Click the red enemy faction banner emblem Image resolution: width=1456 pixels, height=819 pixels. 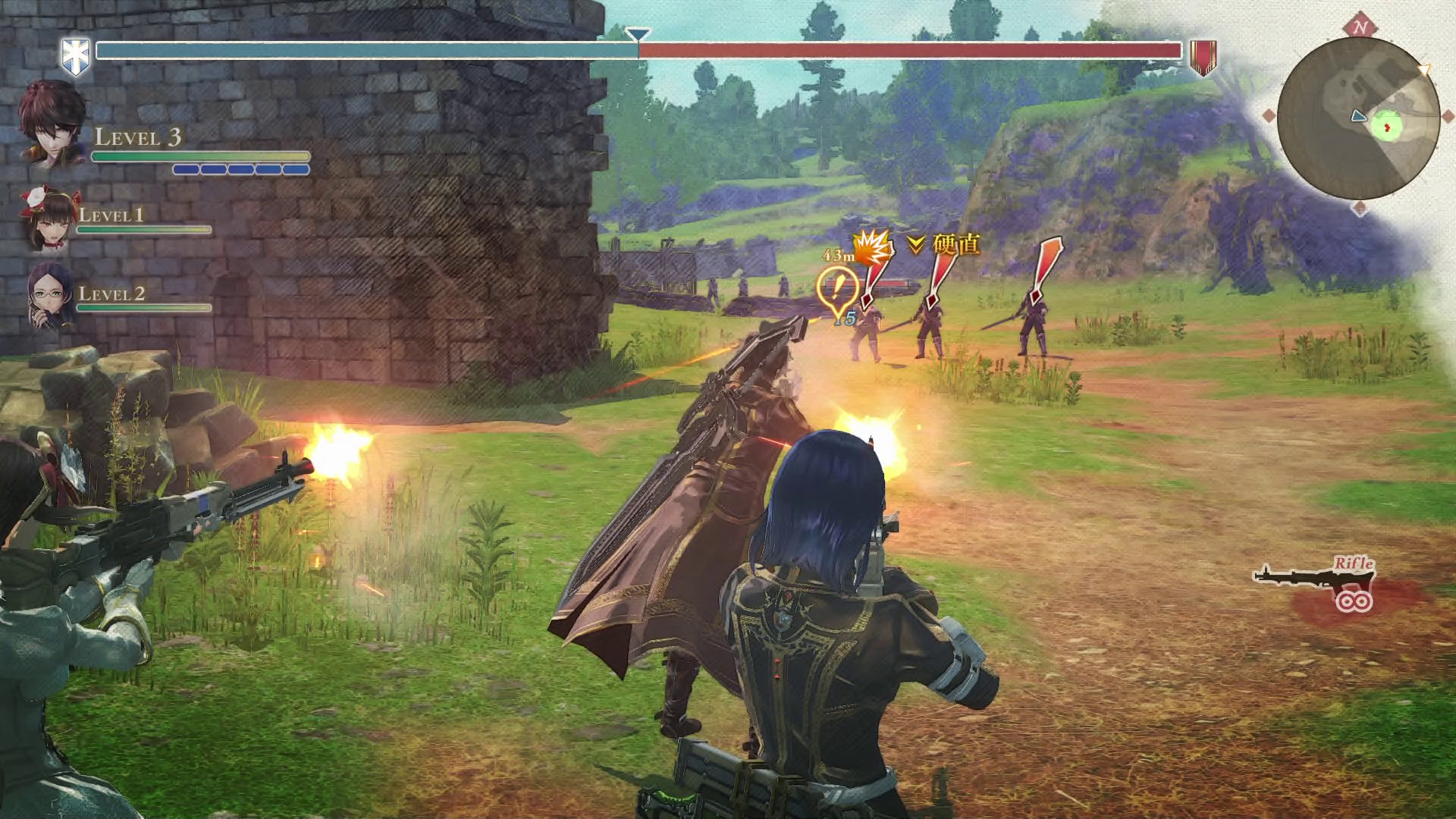click(x=1202, y=57)
